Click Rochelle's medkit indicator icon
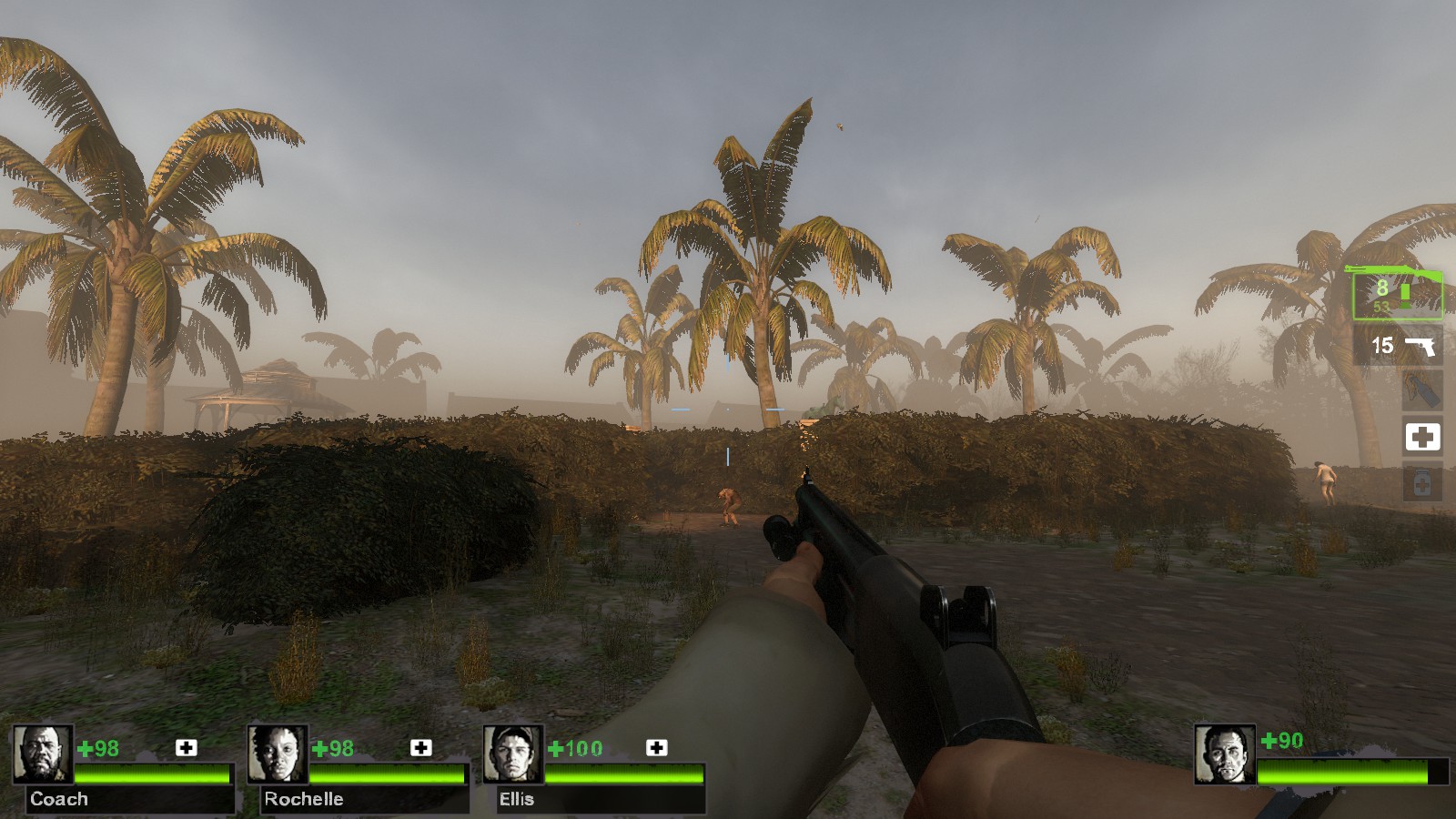Viewport: 1456px width, 819px height. tap(421, 748)
